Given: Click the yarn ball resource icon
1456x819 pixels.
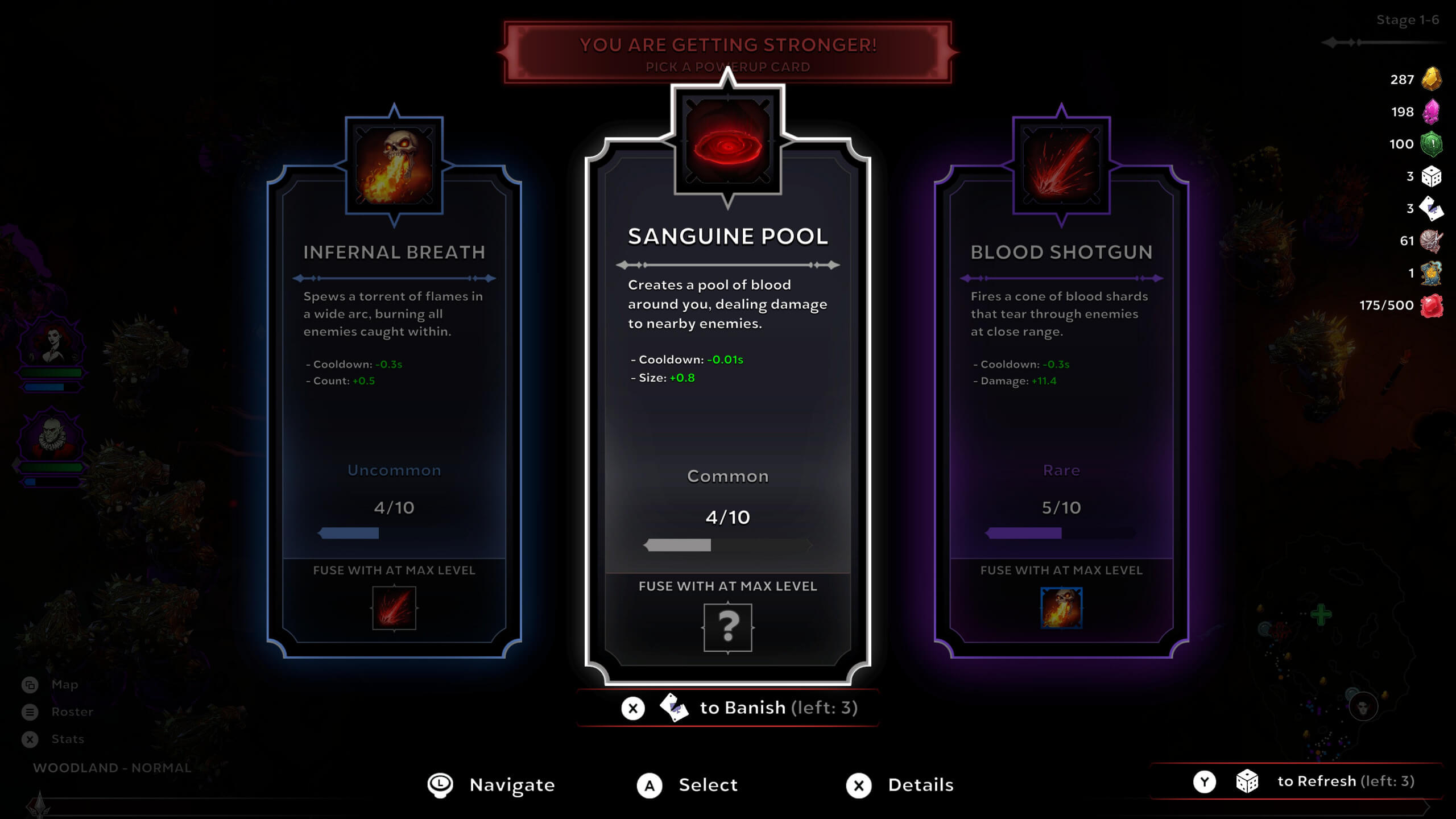Looking at the screenshot, I should click(x=1431, y=241).
